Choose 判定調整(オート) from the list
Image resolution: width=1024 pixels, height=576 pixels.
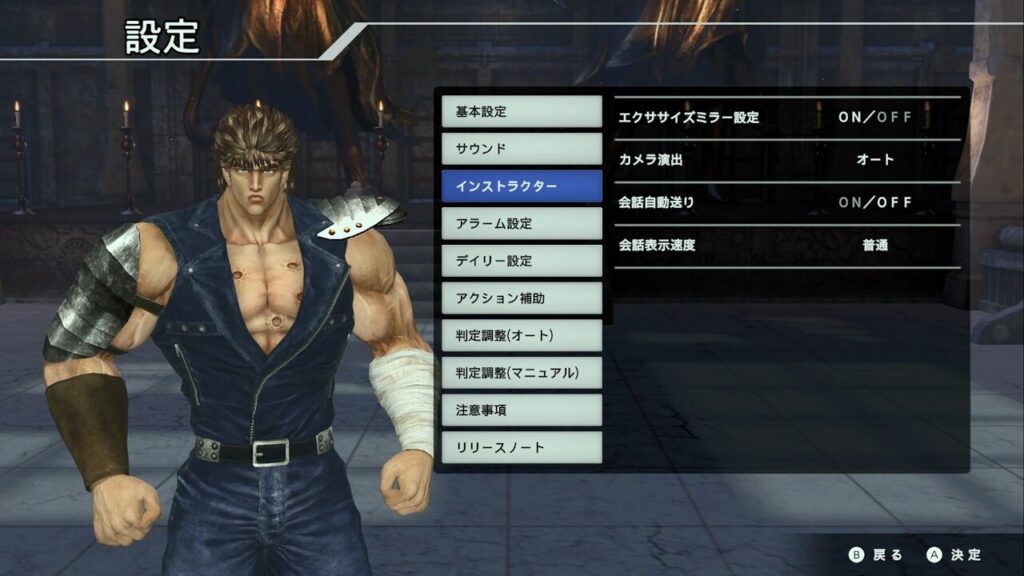coord(521,335)
